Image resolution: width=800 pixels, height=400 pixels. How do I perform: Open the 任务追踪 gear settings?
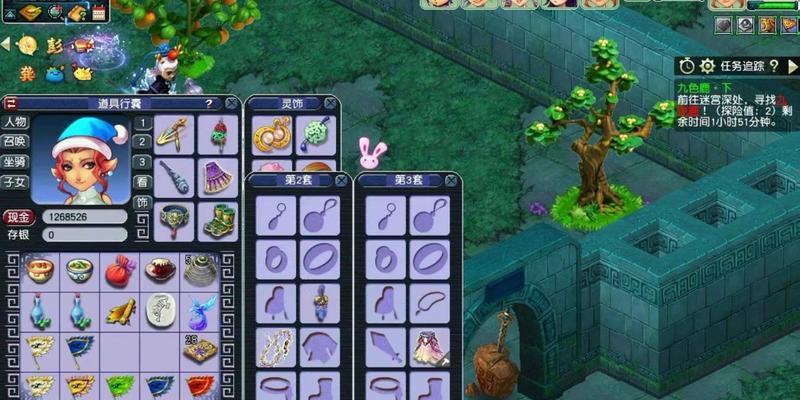coord(708,66)
